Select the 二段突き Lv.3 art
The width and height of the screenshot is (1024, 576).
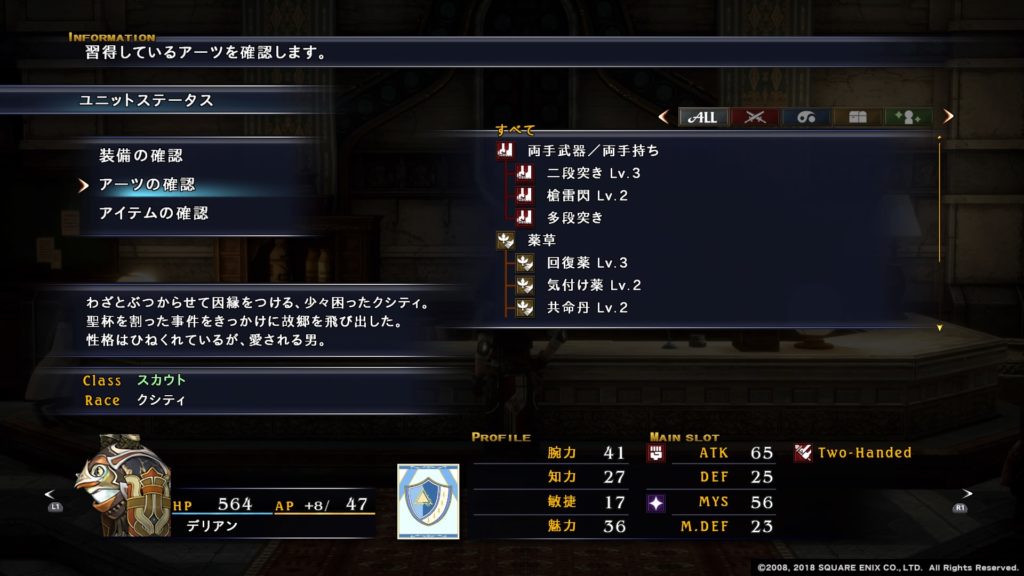[x=593, y=173]
